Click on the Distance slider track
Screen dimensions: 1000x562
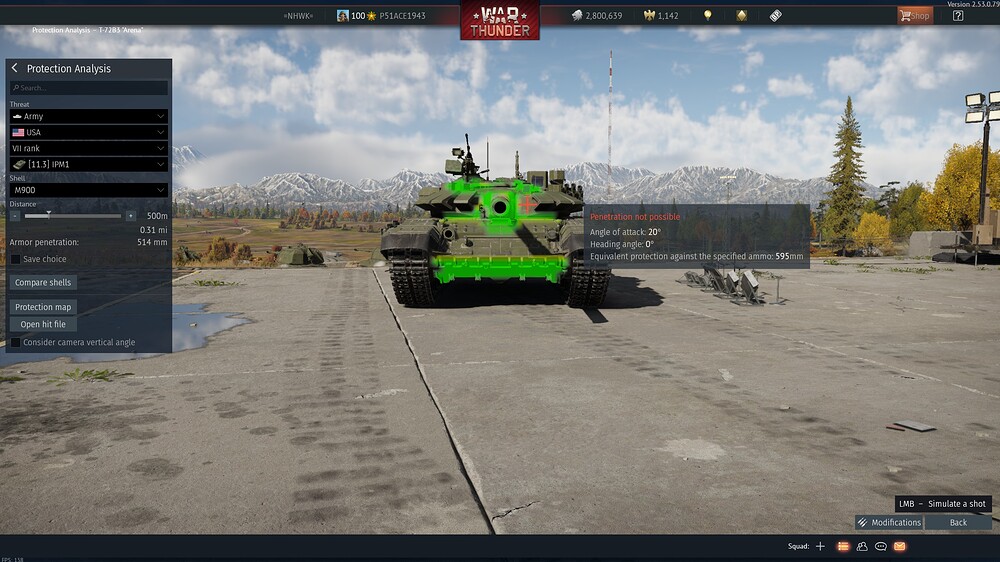pyautogui.click(x=73, y=215)
